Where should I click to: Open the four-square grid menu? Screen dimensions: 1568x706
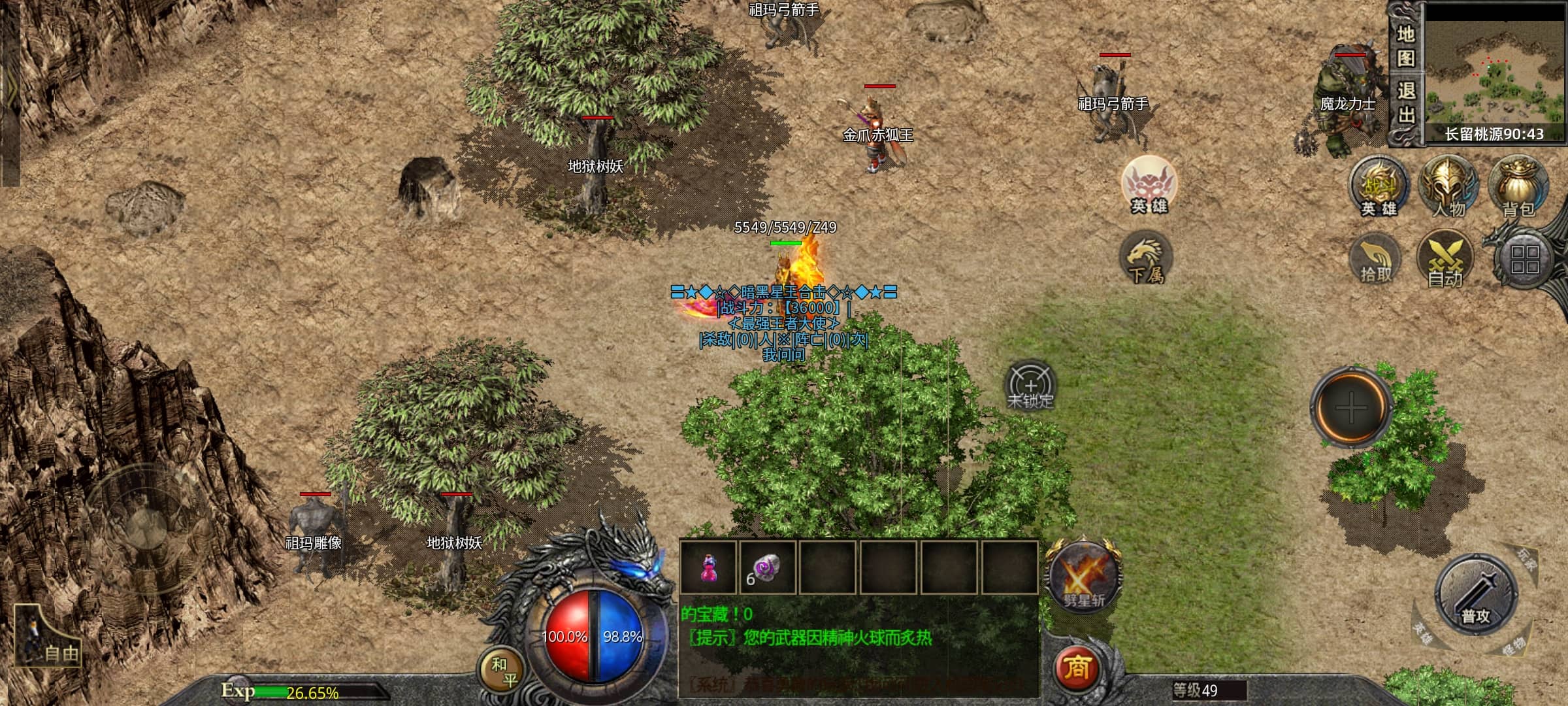tap(1524, 260)
